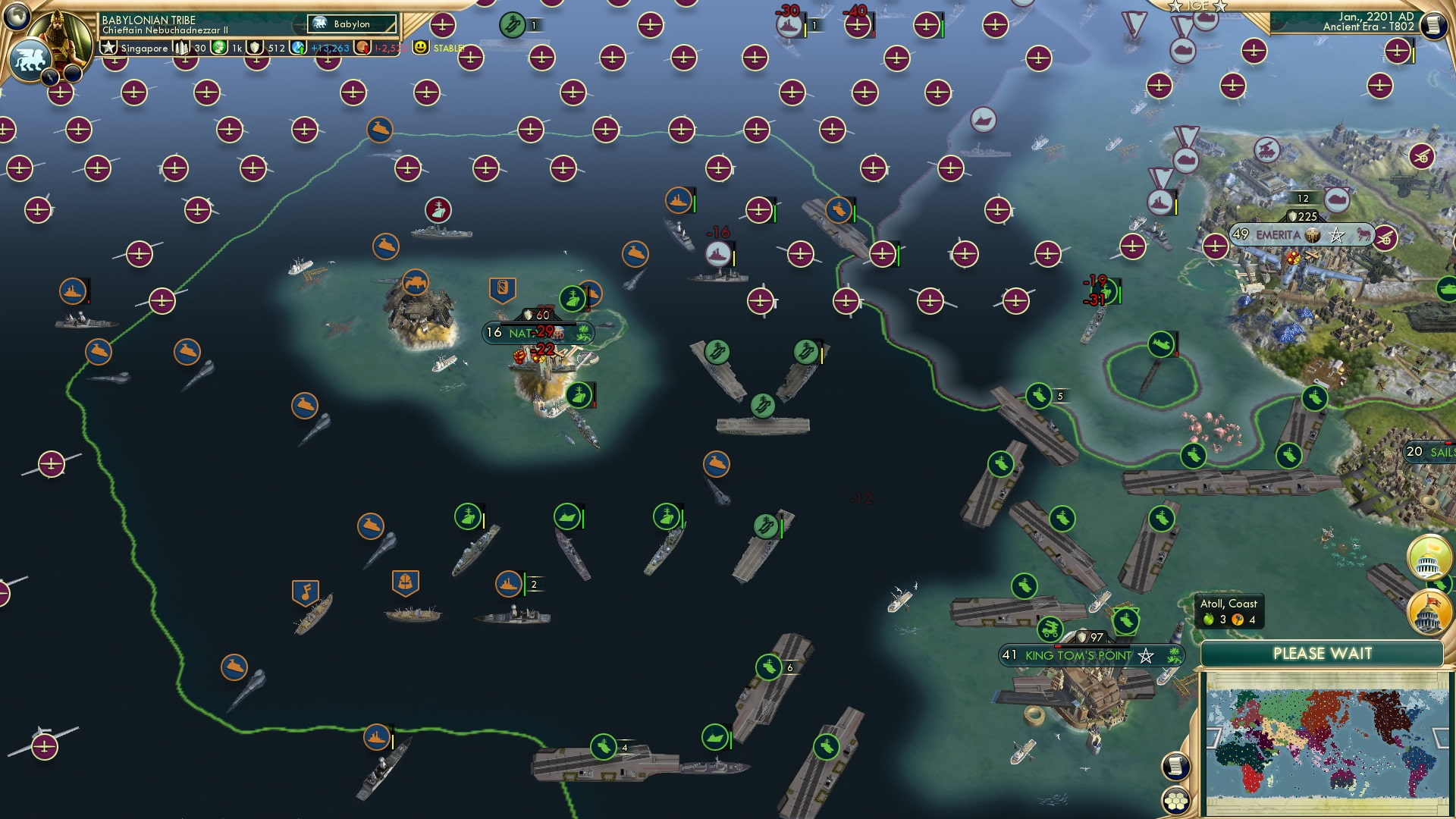Open the notification log scroll icon top-right
The image size is (1456, 819).
click(x=1434, y=25)
